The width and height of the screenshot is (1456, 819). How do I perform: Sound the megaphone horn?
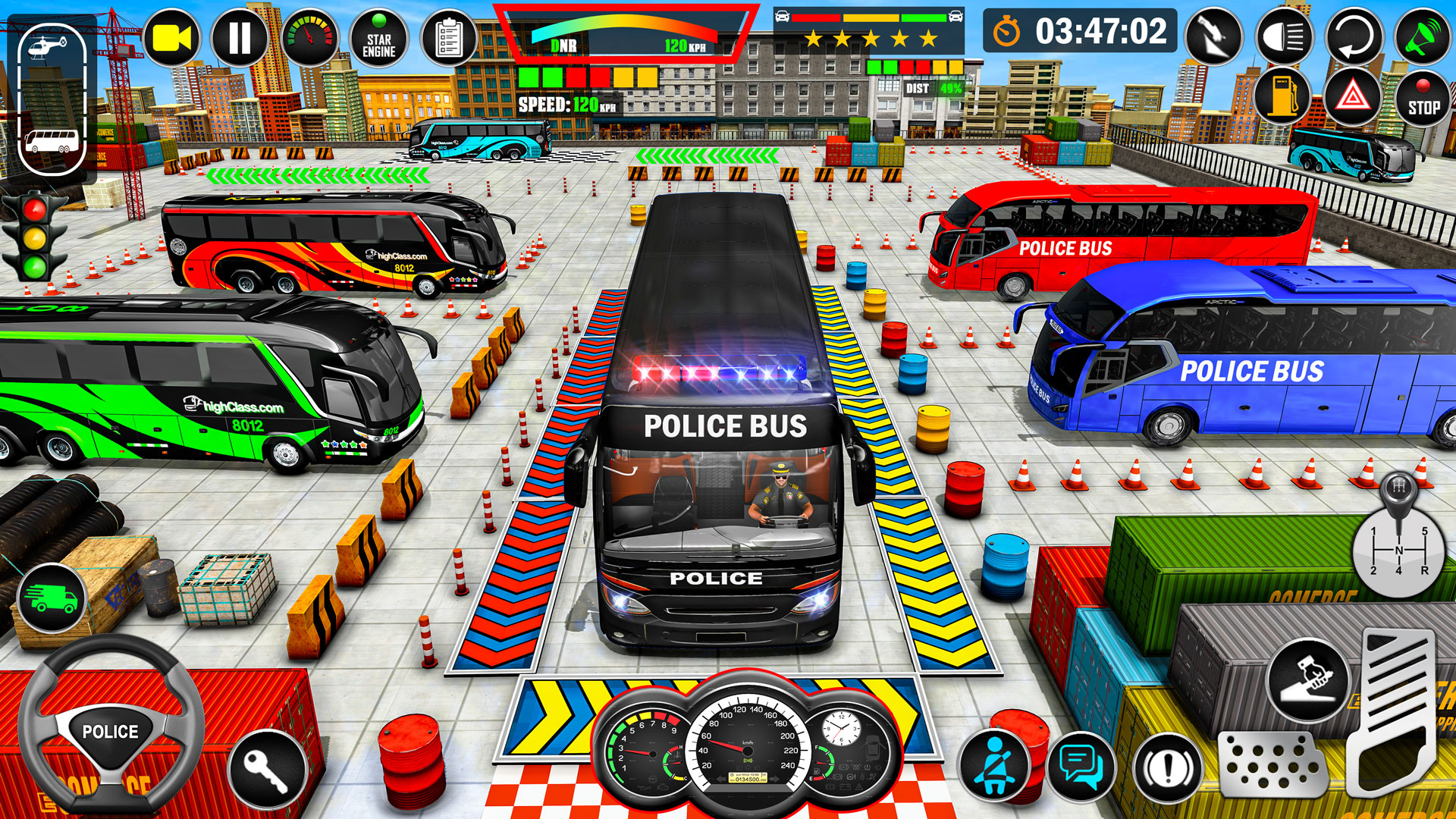click(x=1422, y=36)
